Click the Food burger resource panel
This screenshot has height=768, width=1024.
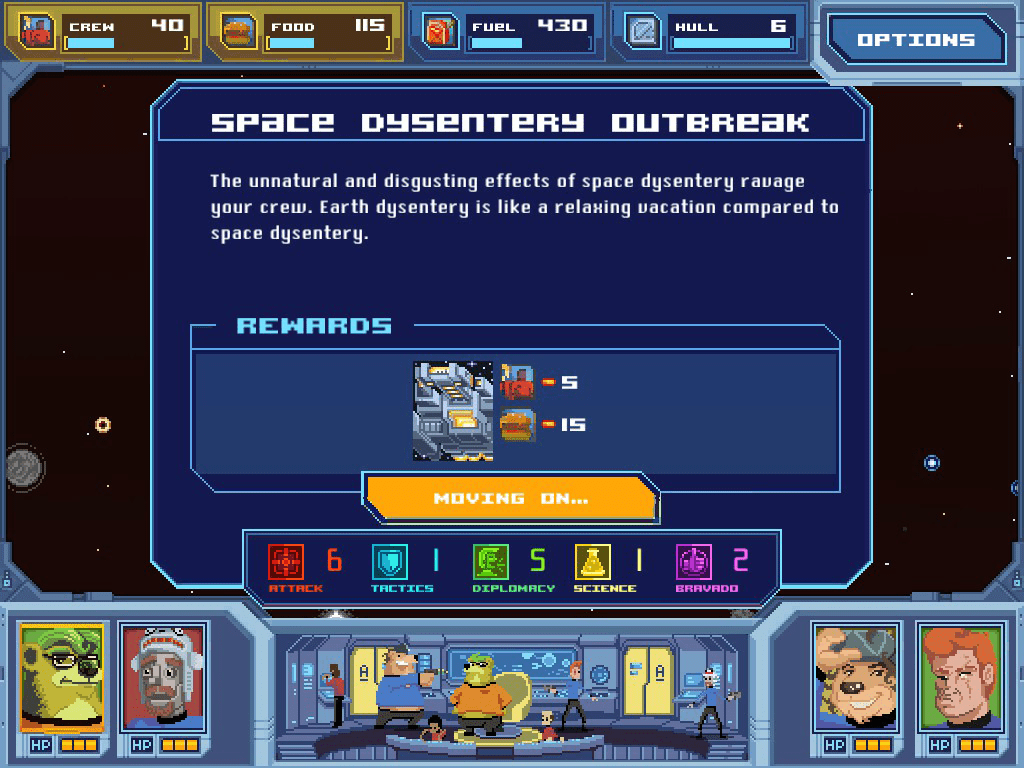305,32
